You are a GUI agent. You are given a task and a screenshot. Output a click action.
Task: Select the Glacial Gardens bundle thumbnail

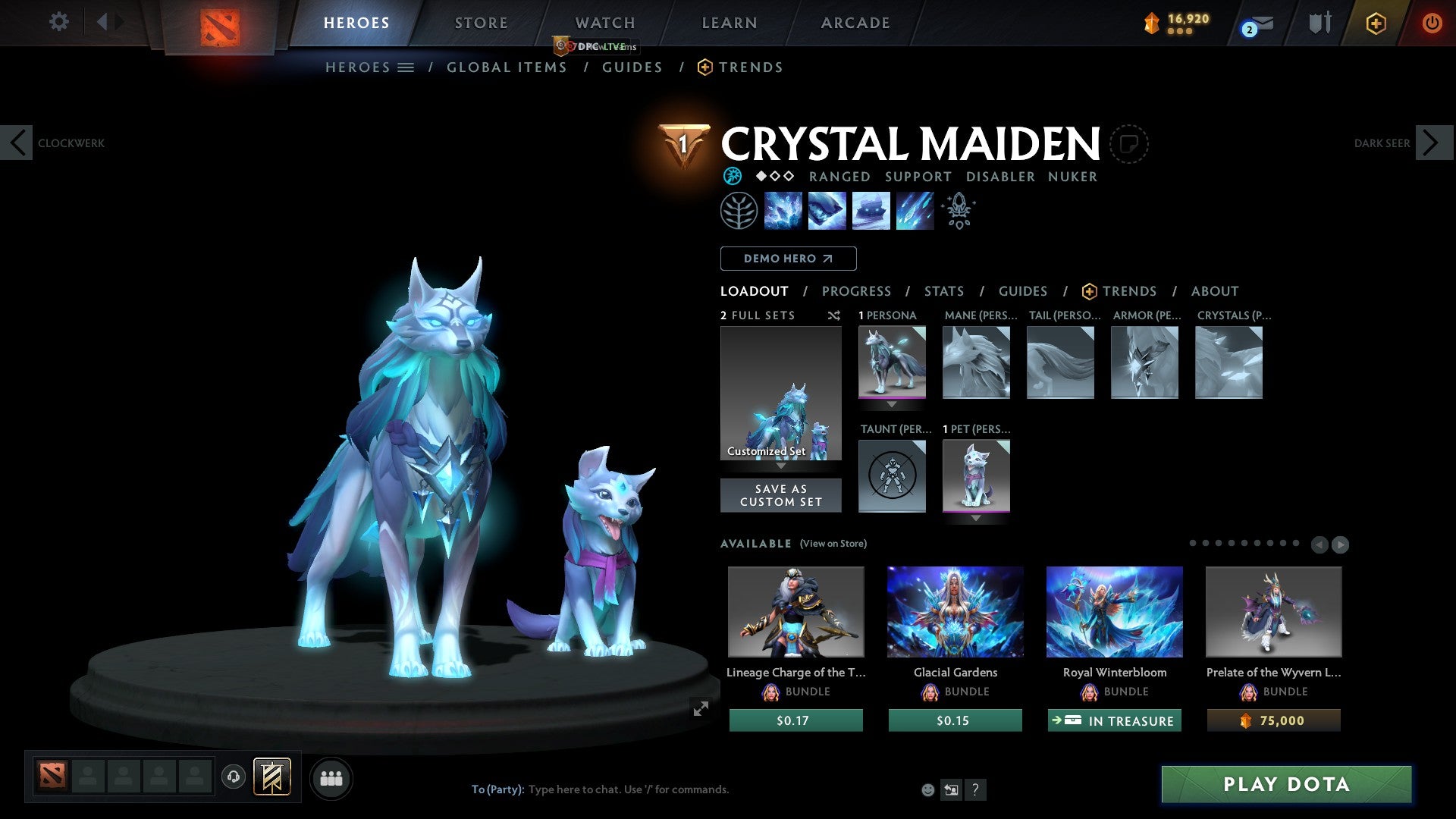pos(955,612)
